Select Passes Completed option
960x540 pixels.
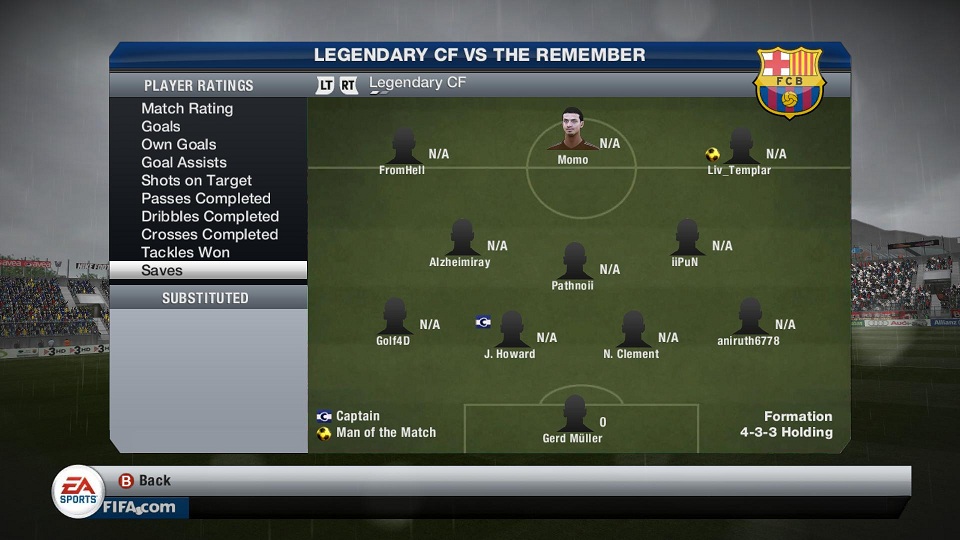[x=206, y=199]
